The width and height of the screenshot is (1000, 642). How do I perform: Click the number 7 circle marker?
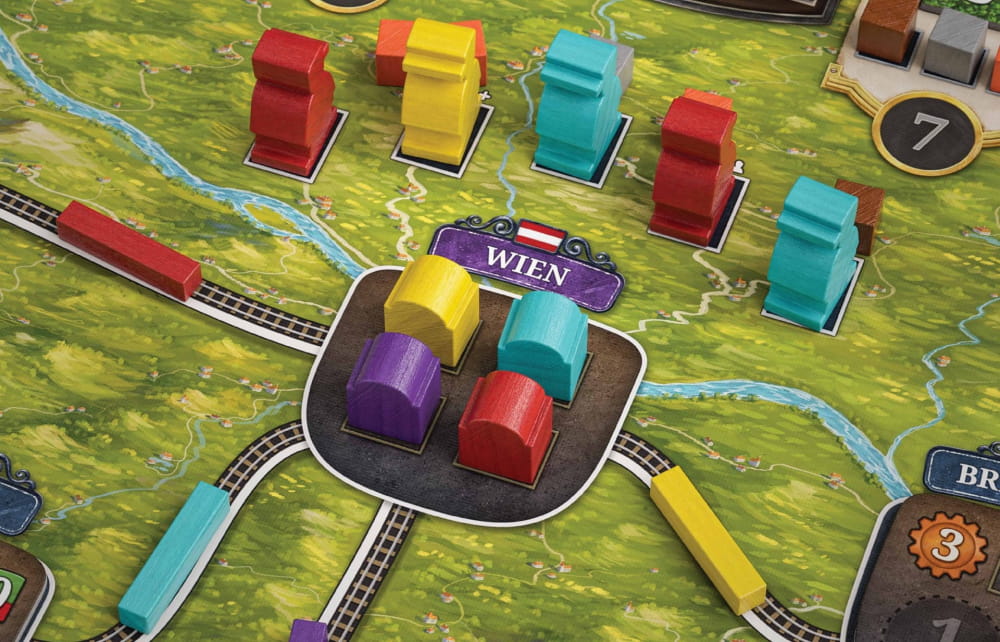(x=926, y=131)
